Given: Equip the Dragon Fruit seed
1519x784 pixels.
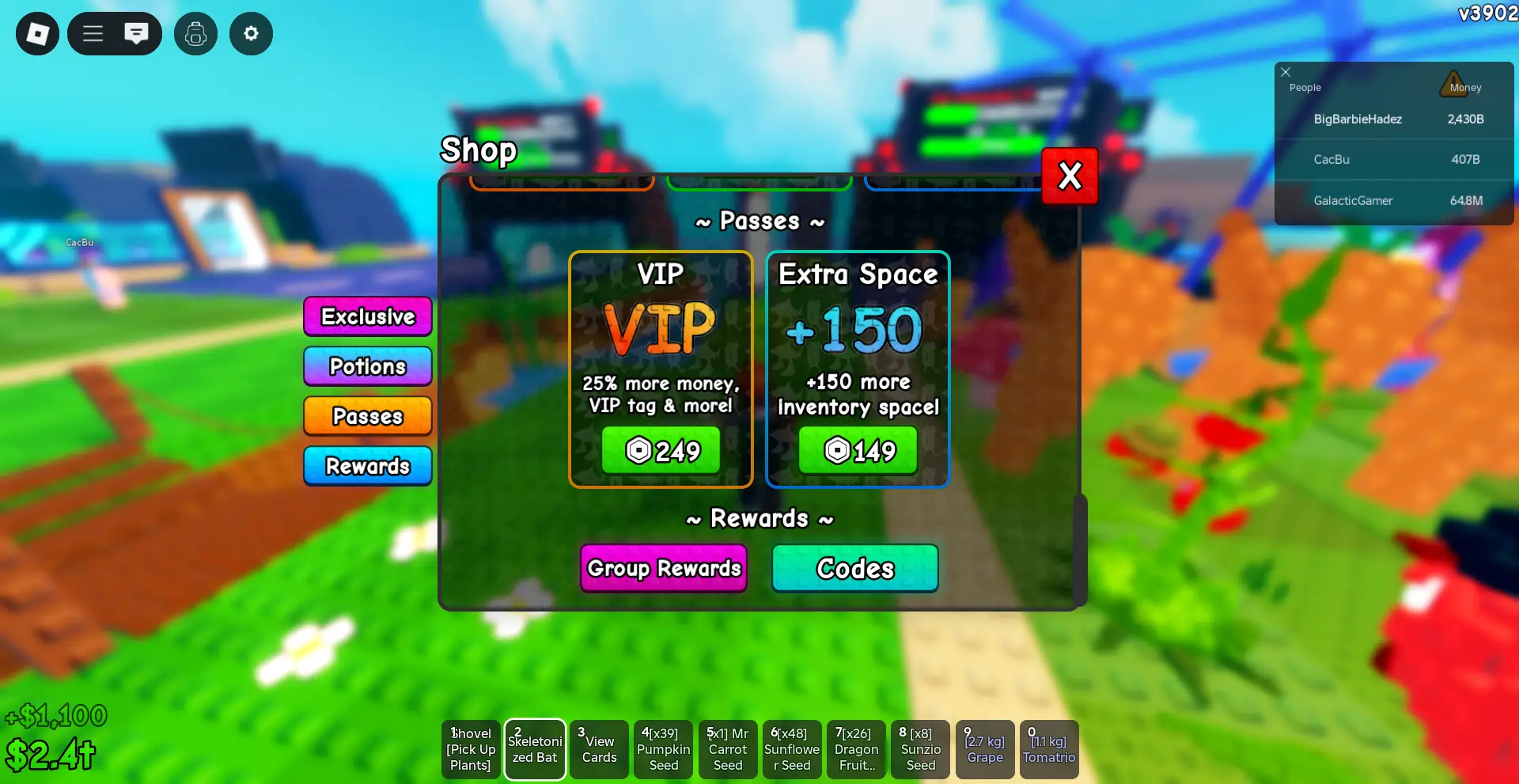Looking at the screenshot, I should click(x=856, y=749).
